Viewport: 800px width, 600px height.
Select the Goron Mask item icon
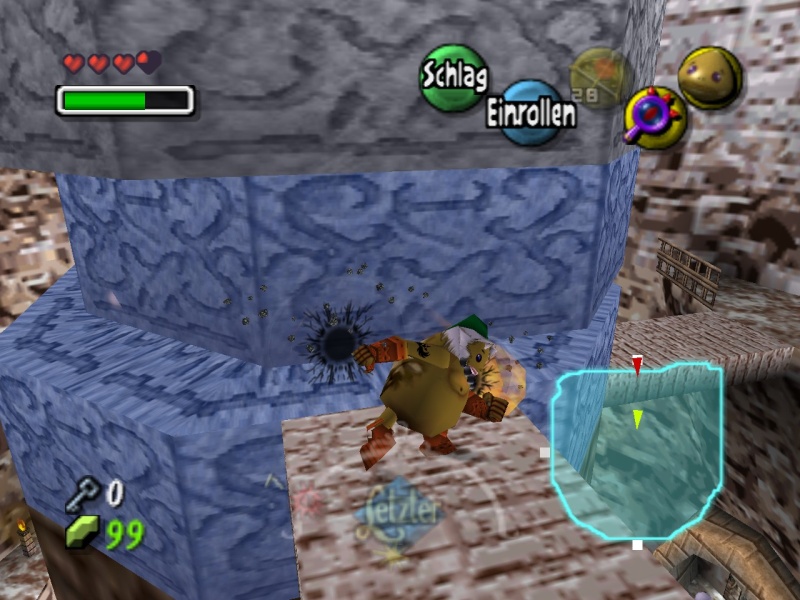click(x=710, y=77)
